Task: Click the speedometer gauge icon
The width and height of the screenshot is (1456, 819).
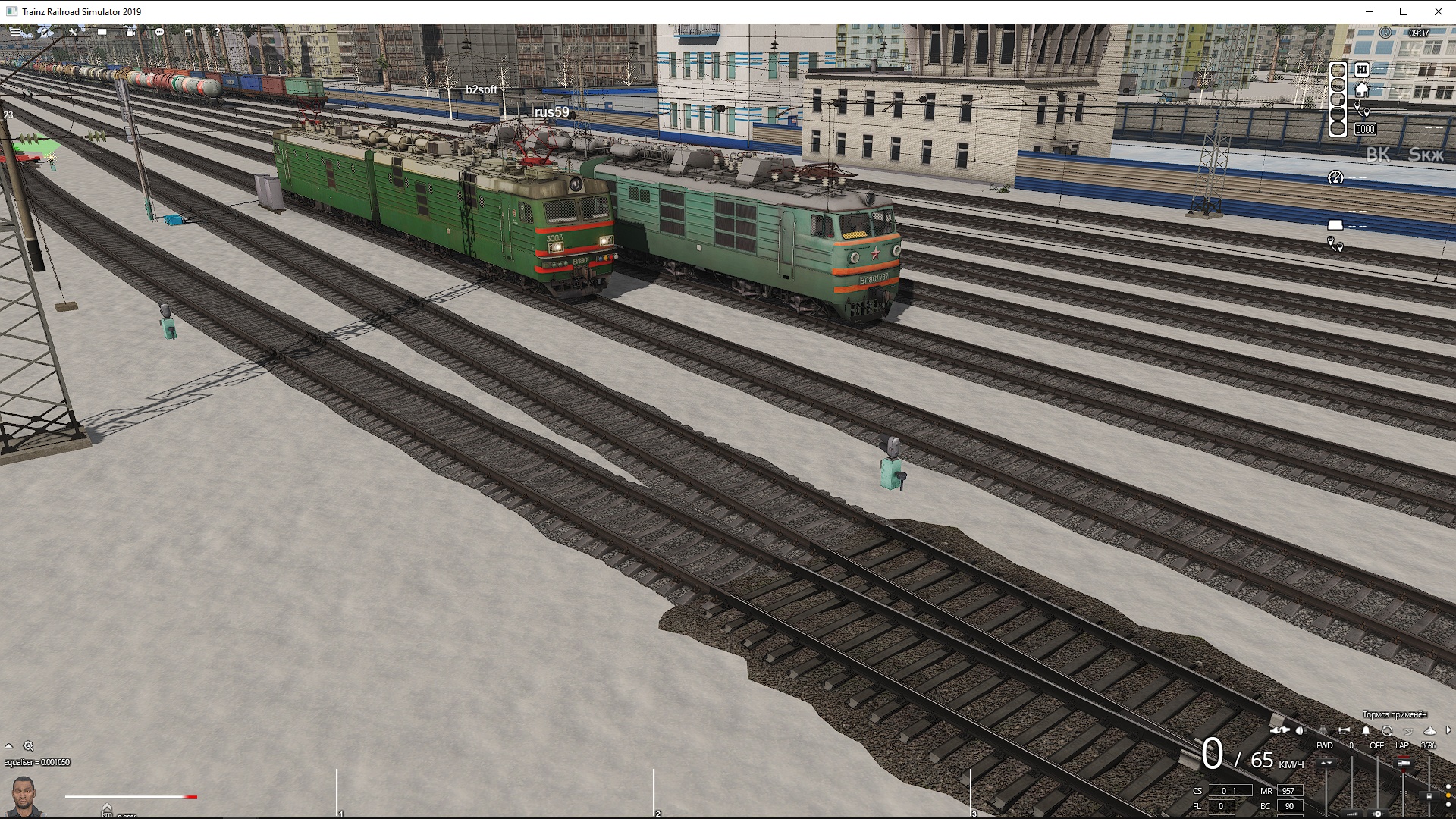Action: (1335, 177)
